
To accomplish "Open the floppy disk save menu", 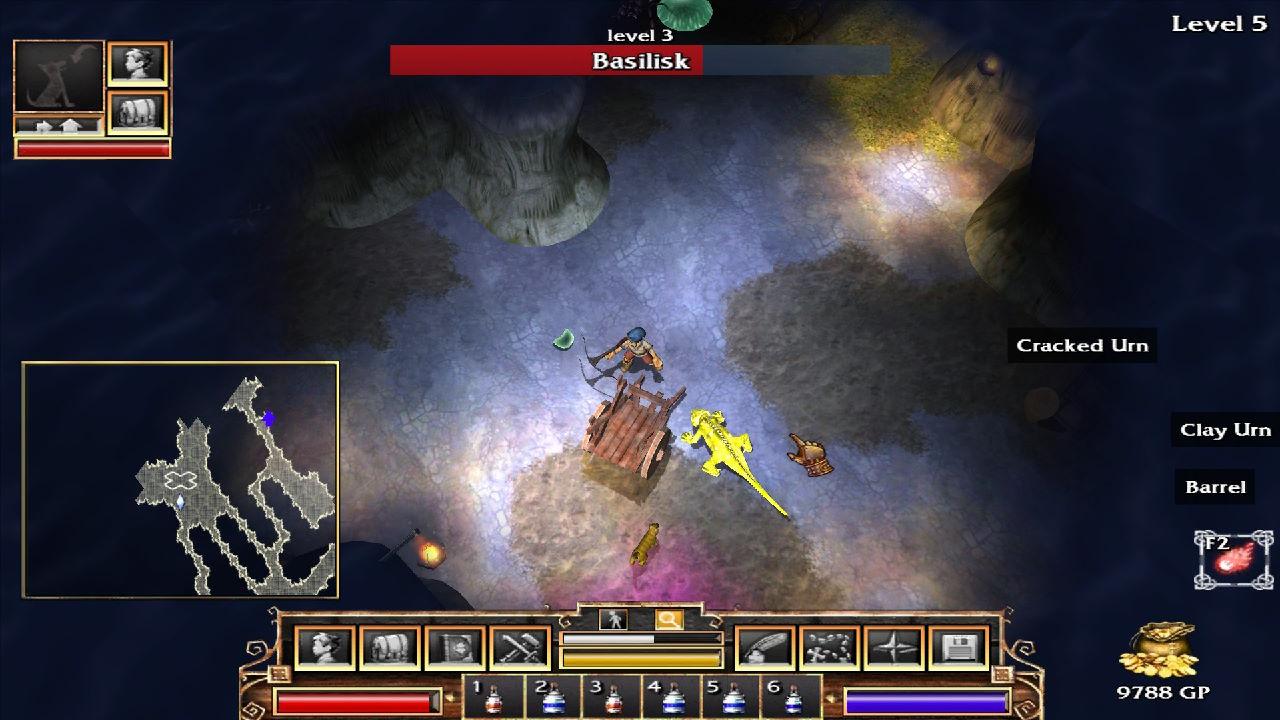I will point(958,648).
